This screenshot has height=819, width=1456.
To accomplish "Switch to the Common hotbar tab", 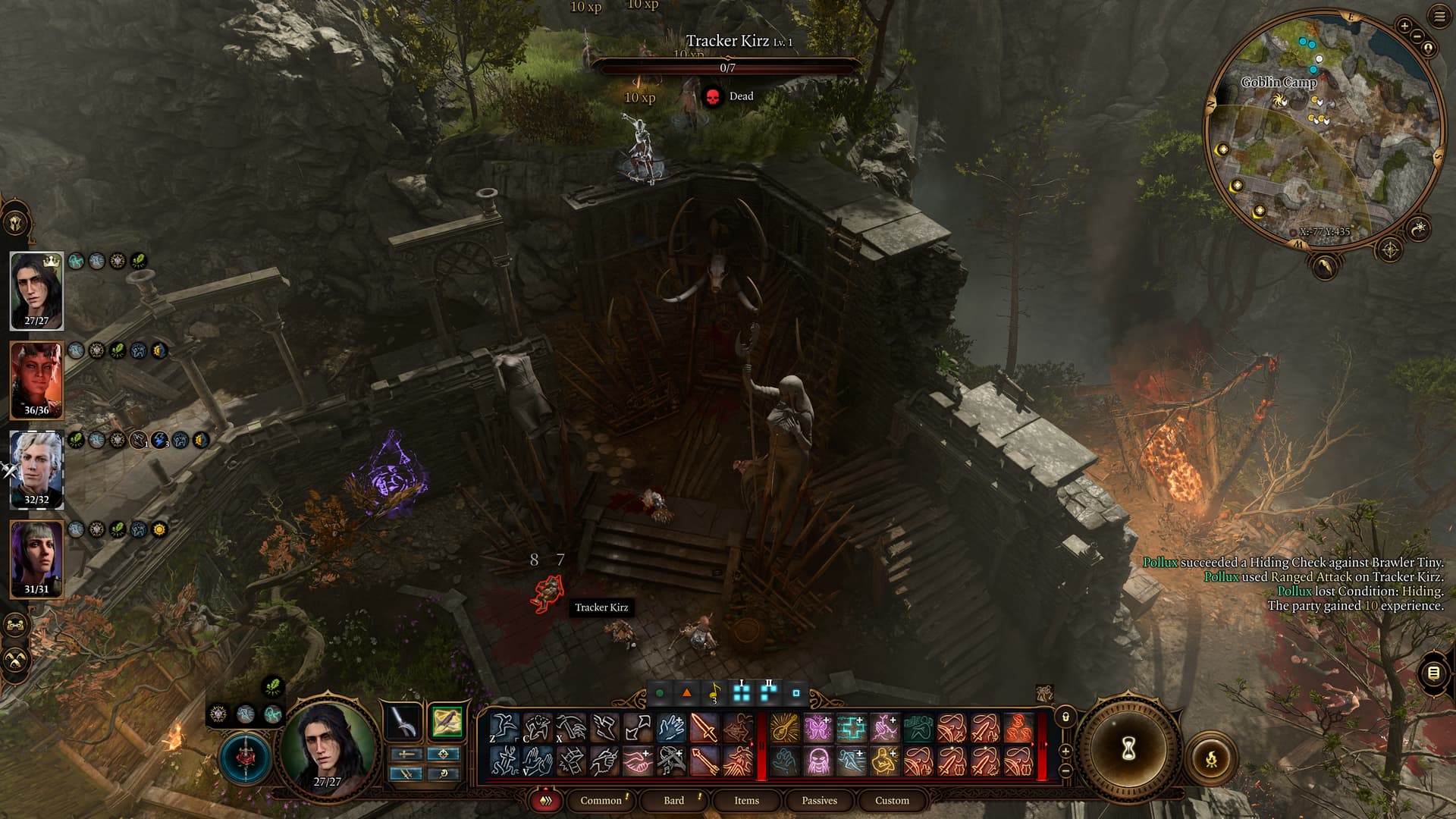I will (601, 800).
